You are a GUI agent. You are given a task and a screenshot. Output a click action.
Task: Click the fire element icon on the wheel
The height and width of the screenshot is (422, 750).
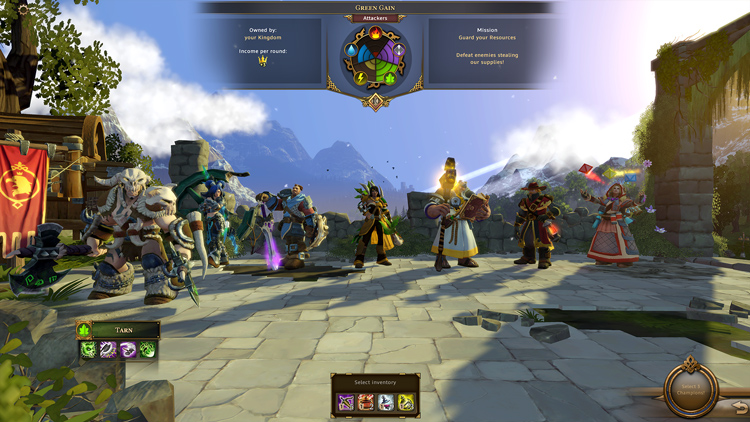tap(376, 32)
